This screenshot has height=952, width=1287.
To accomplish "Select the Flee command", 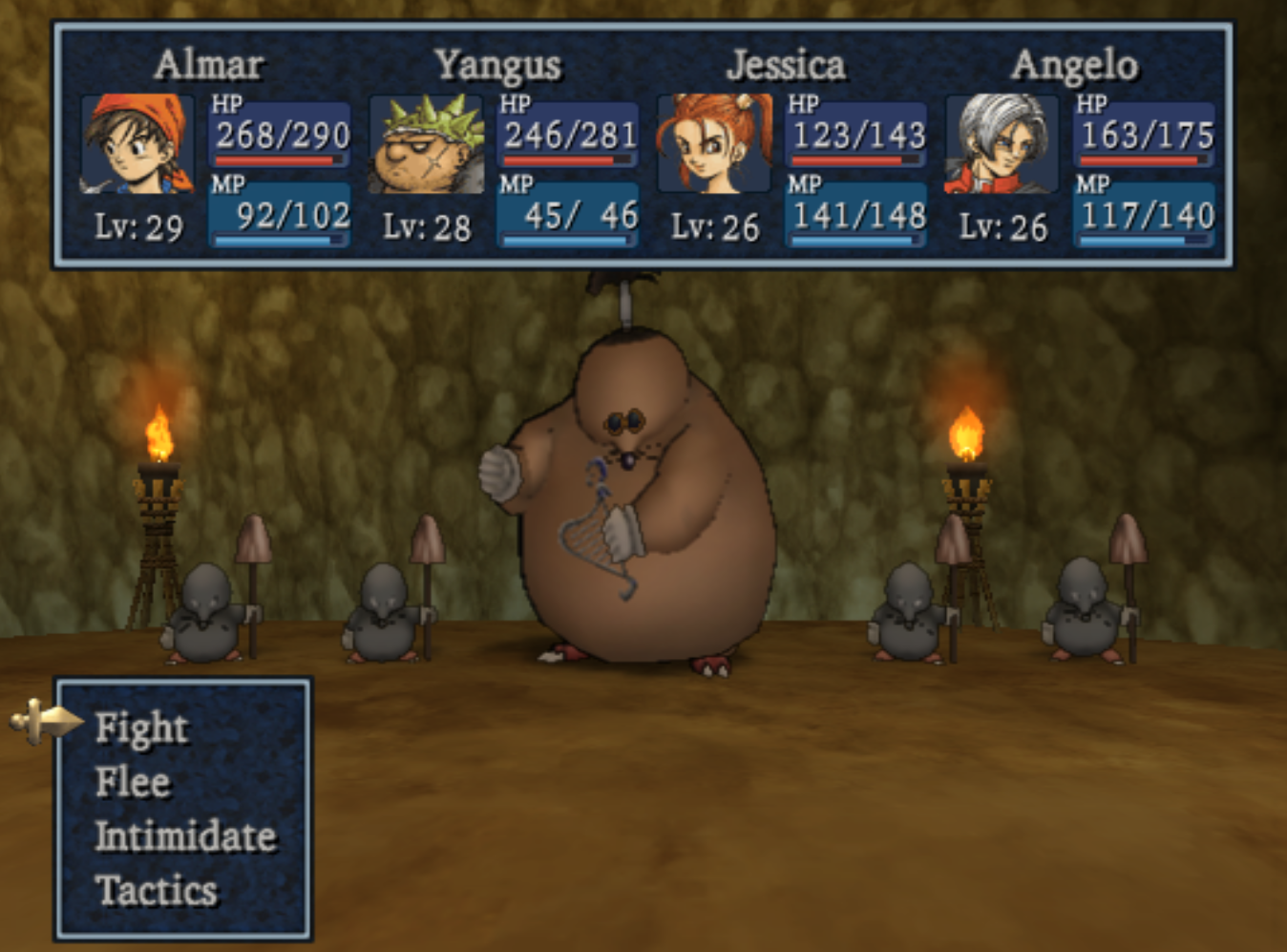I will (x=131, y=782).
